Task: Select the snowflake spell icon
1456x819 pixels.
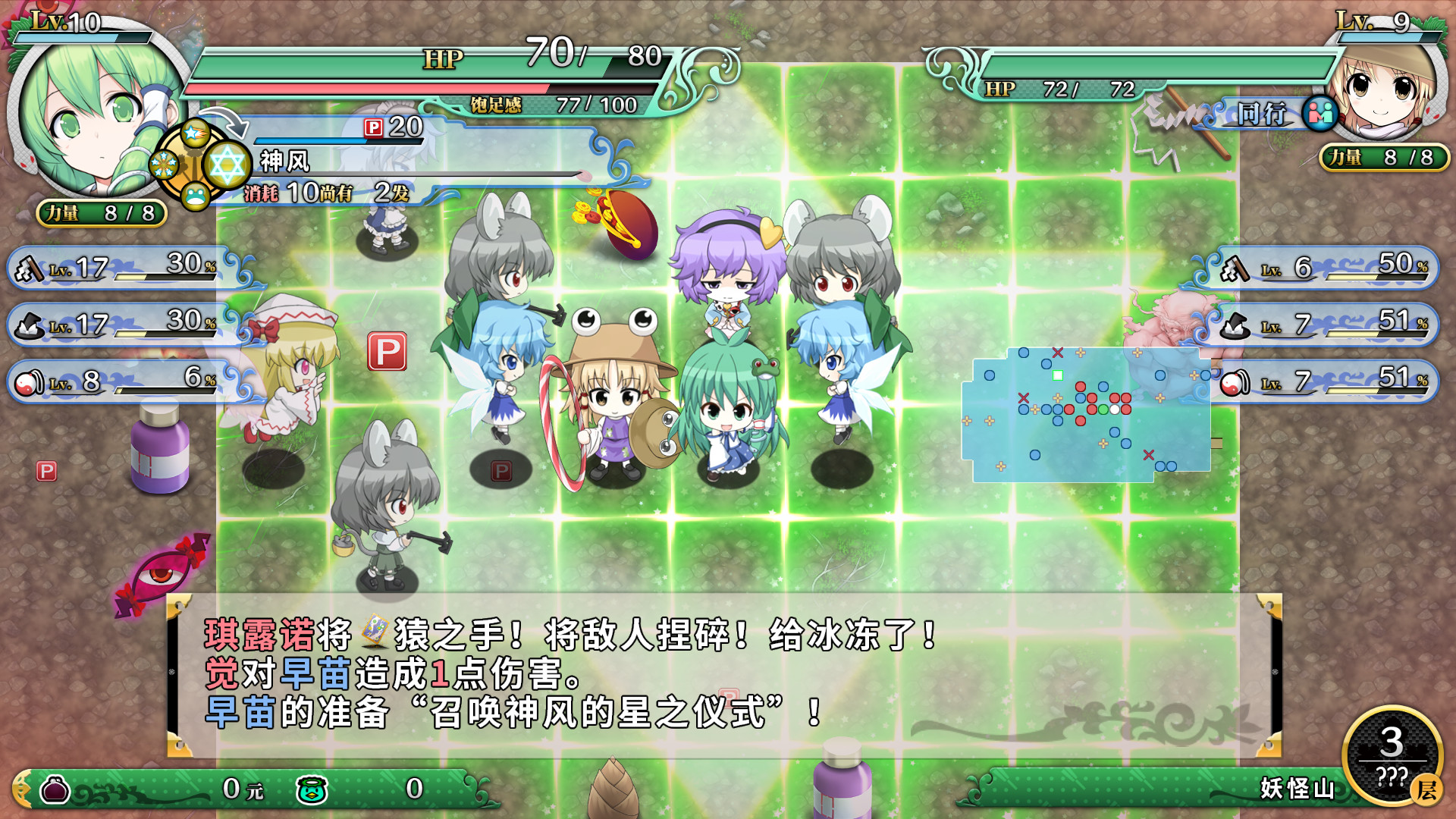Action: pyautogui.click(x=163, y=164)
